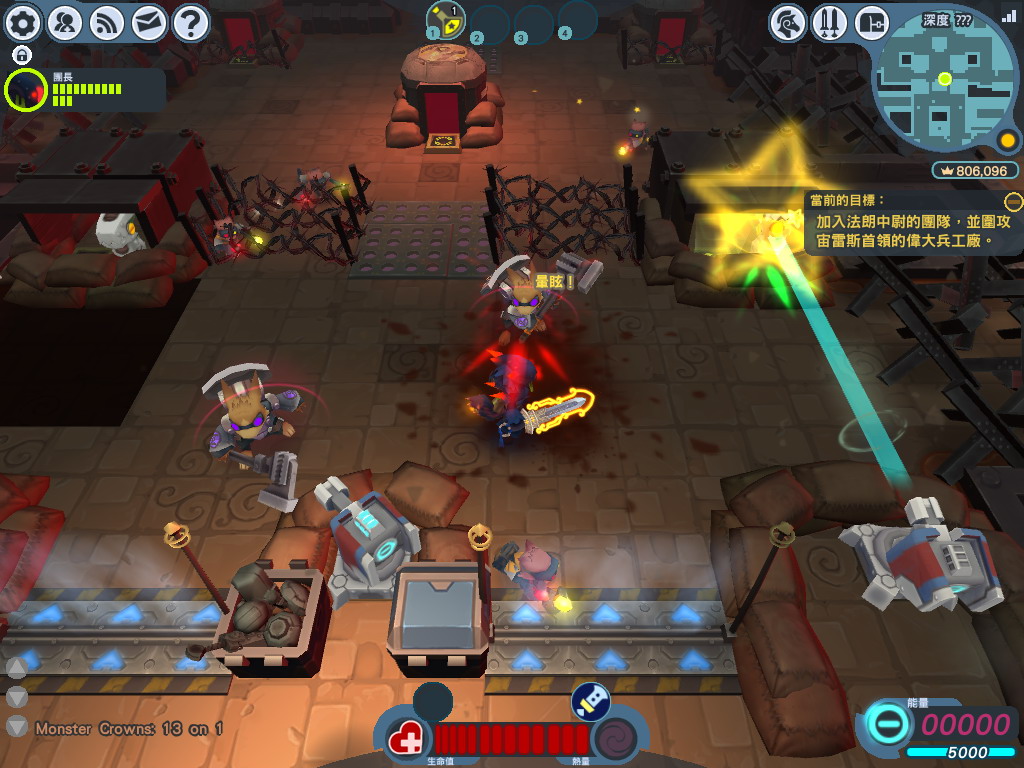Click the energy minus button

coord(885,724)
